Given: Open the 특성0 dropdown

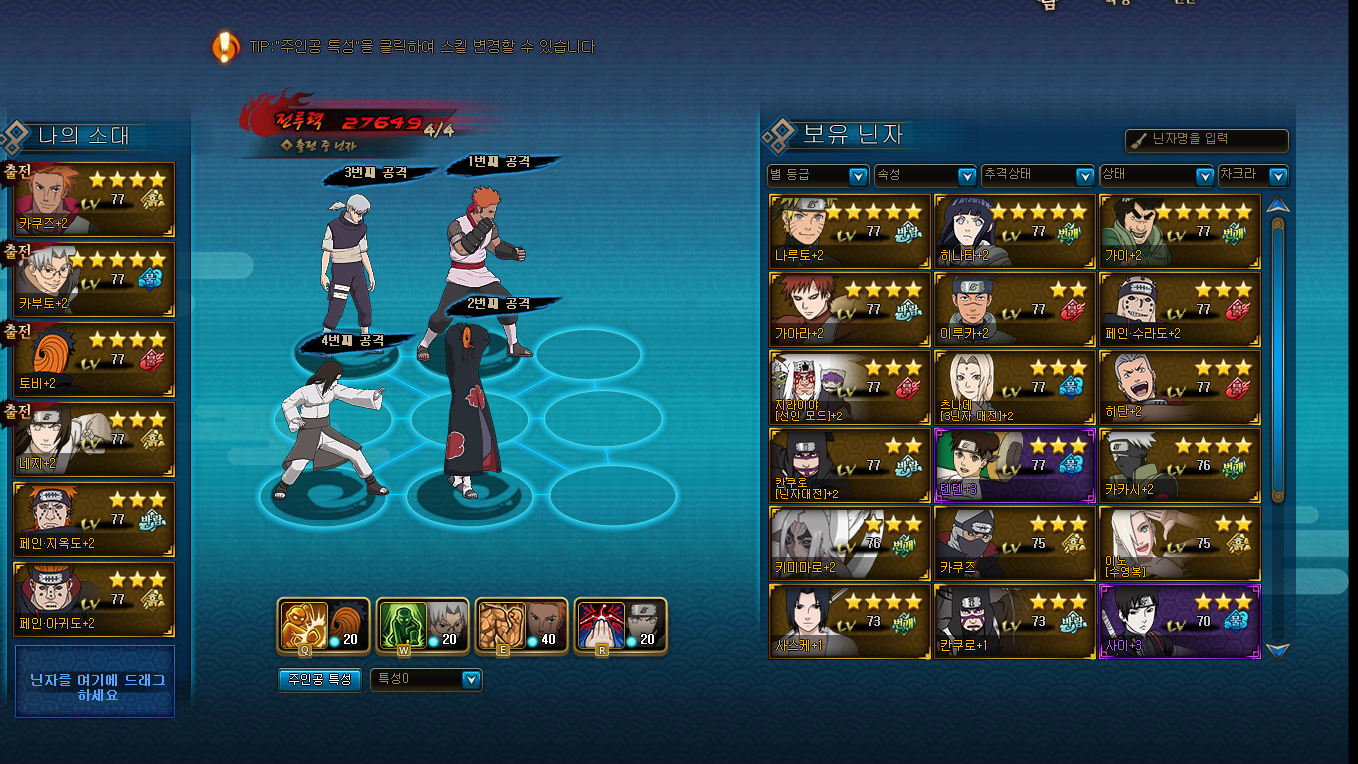Looking at the screenshot, I should click(426, 680).
